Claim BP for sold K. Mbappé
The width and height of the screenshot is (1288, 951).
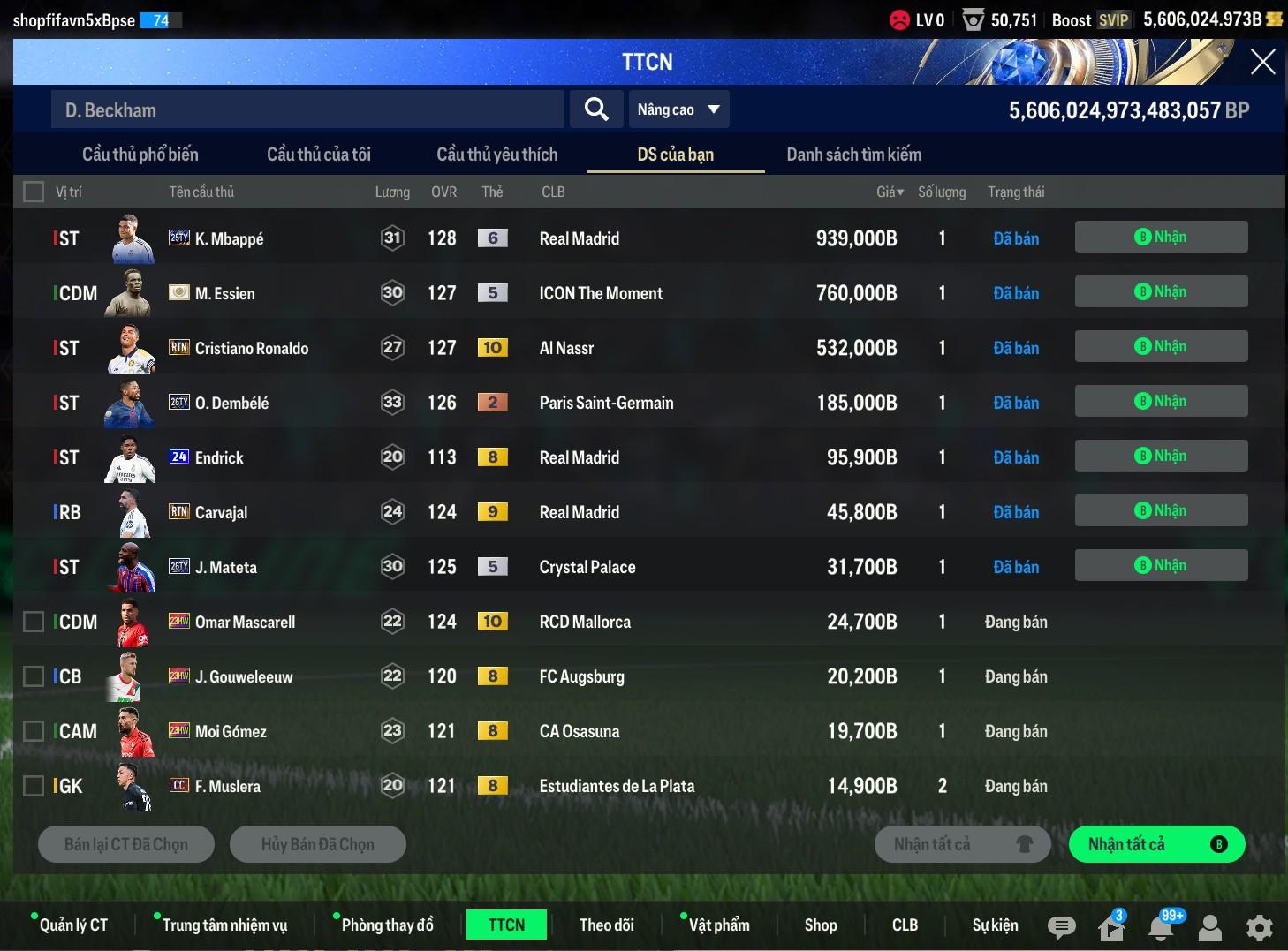(1160, 237)
